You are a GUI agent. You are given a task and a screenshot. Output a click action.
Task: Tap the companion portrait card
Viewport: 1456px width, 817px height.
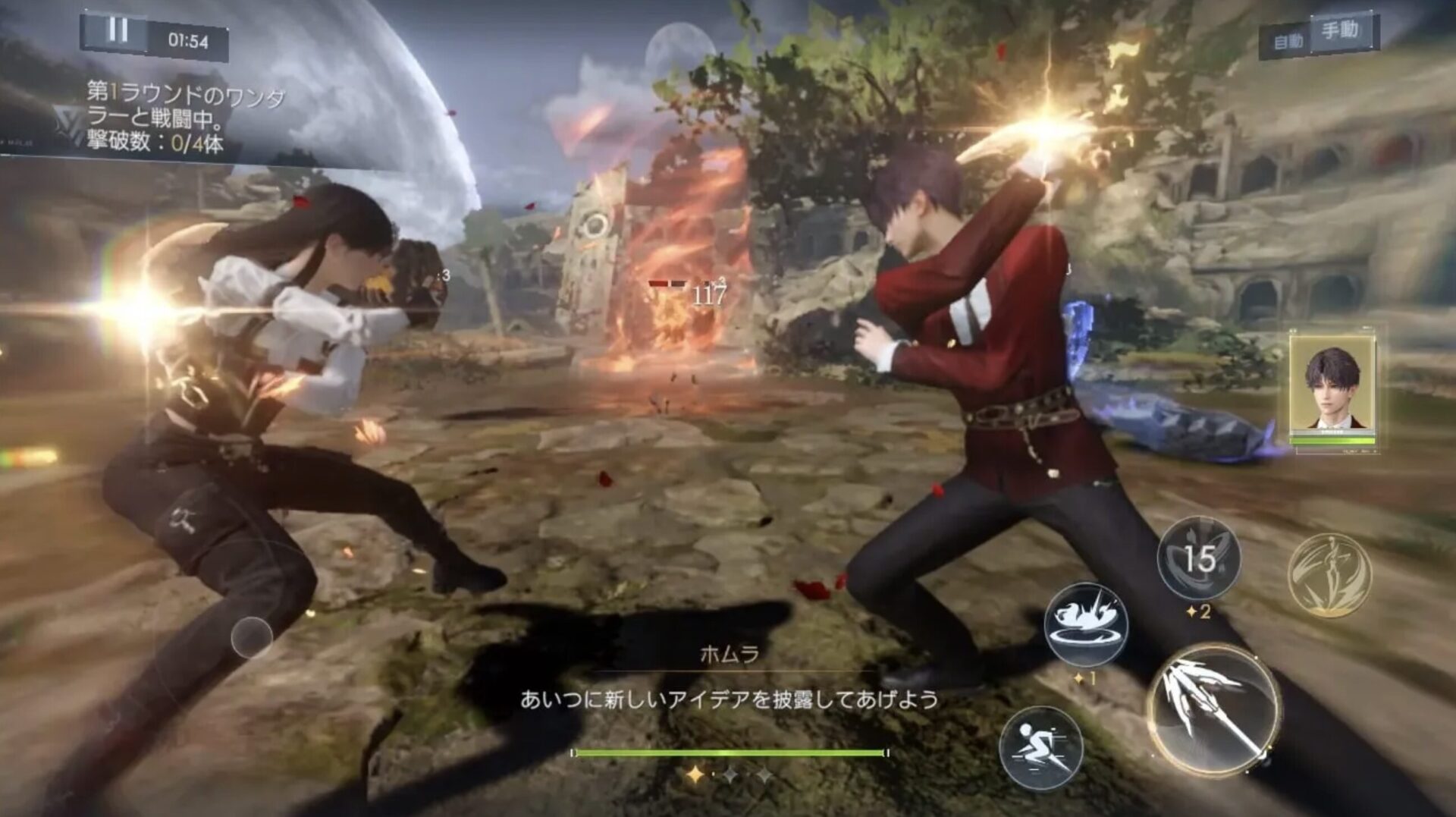[x=1332, y=389]
